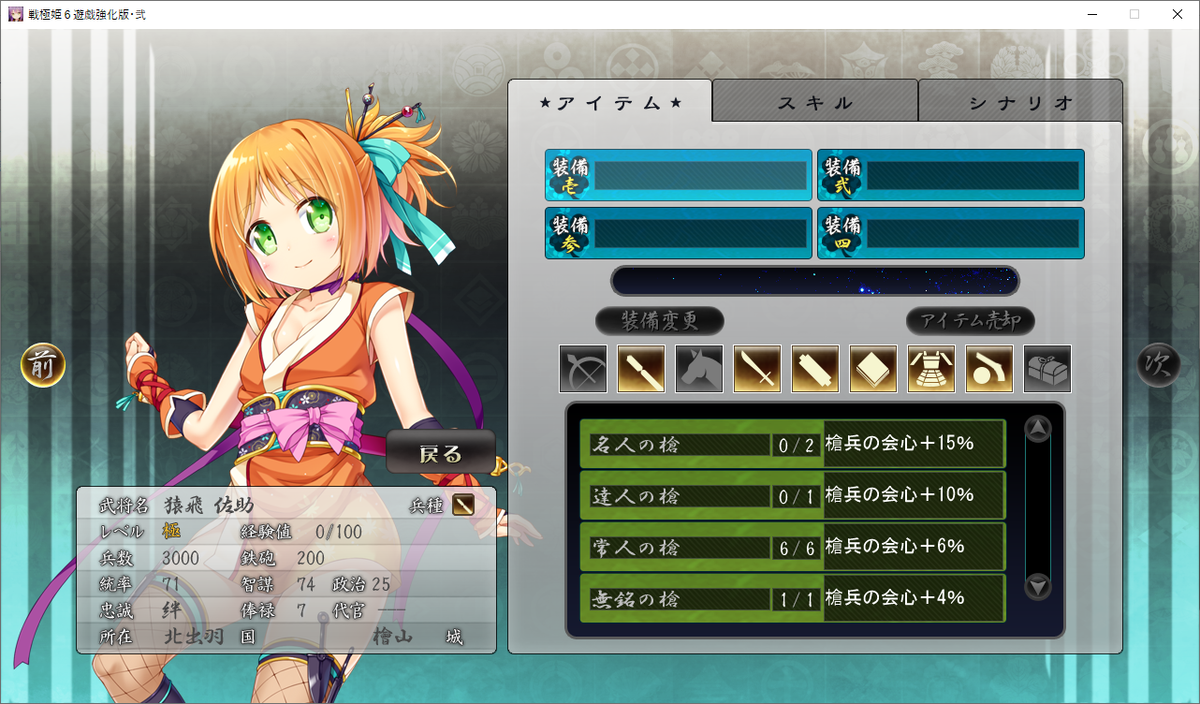
Task: Open the シナリオ tab
Action: [x=1020, y=102]
